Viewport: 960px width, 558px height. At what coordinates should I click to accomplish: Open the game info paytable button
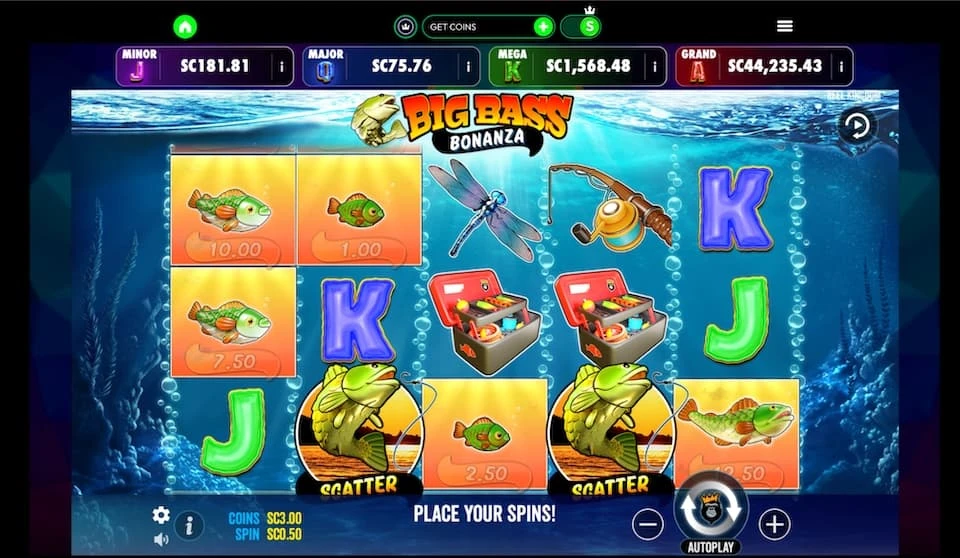(189, 524)
